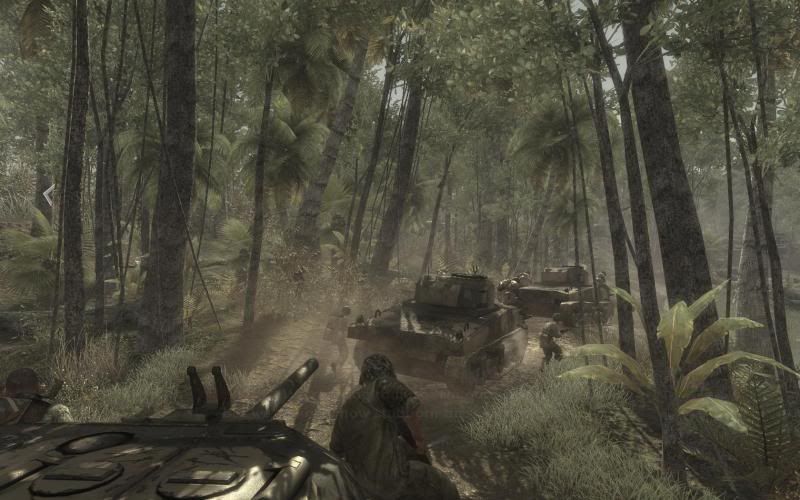Click the white left arrow overlay
This screenshot has height=500, width=800.
point(48,194)
